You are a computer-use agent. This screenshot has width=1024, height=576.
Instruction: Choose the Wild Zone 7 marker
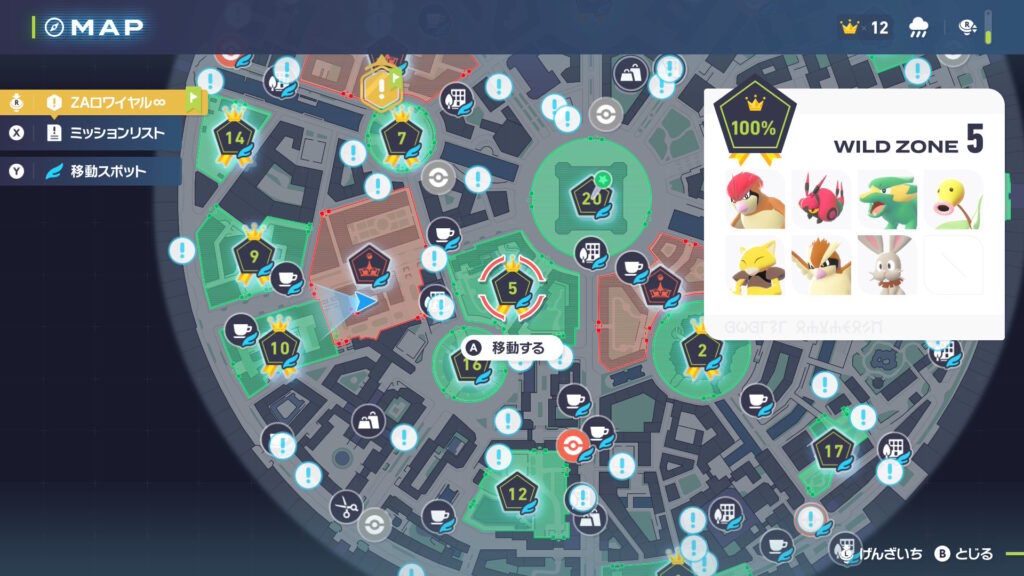click(401, 137)
